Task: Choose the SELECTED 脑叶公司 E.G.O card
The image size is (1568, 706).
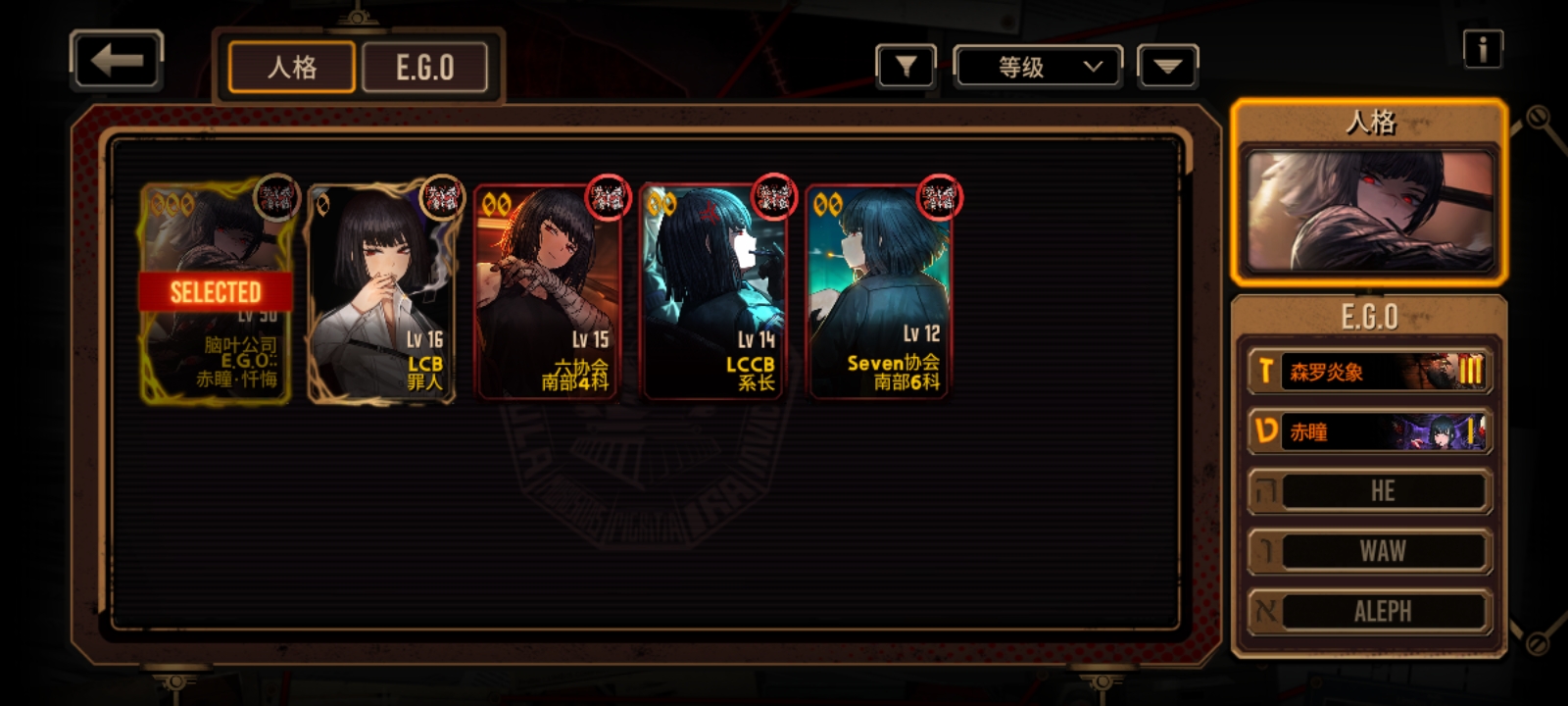Action: tap(217, 292)
